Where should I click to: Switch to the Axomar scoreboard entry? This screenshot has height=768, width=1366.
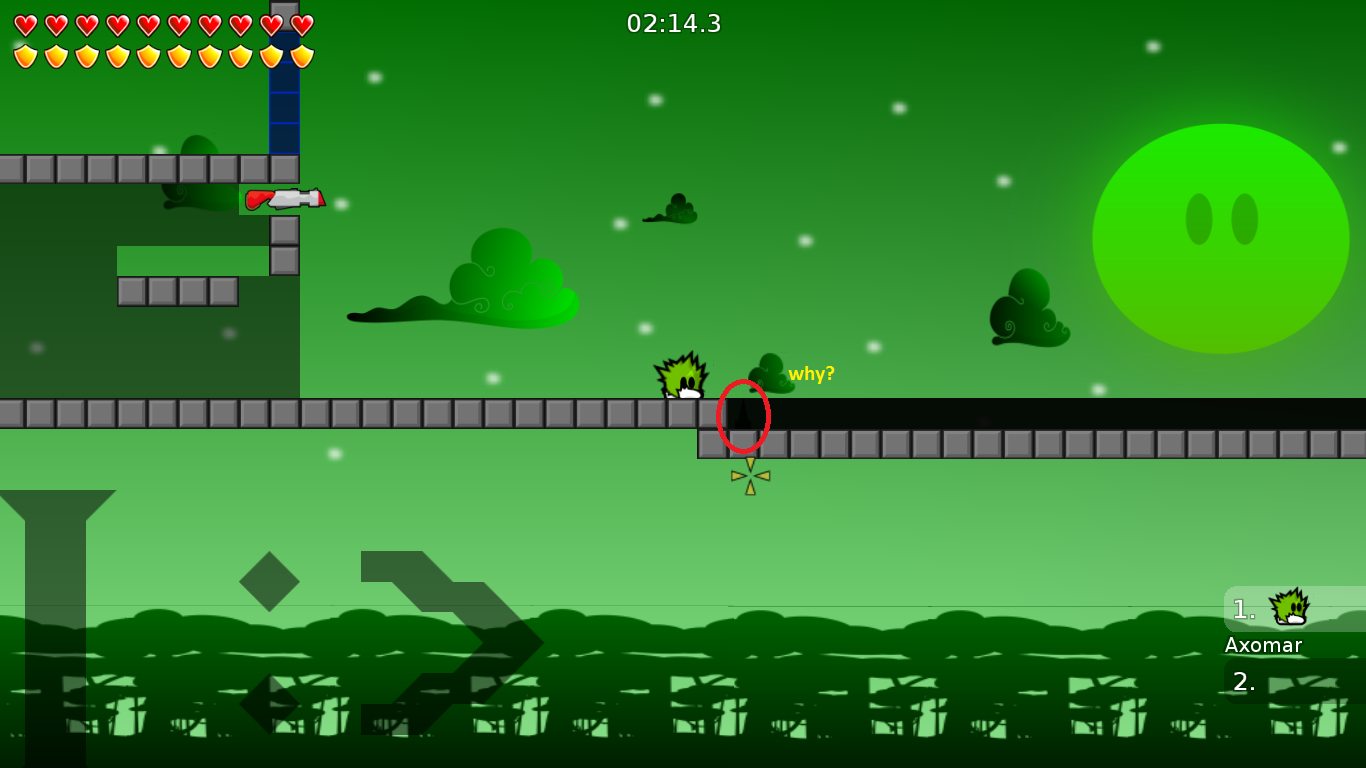point(1263,645)
